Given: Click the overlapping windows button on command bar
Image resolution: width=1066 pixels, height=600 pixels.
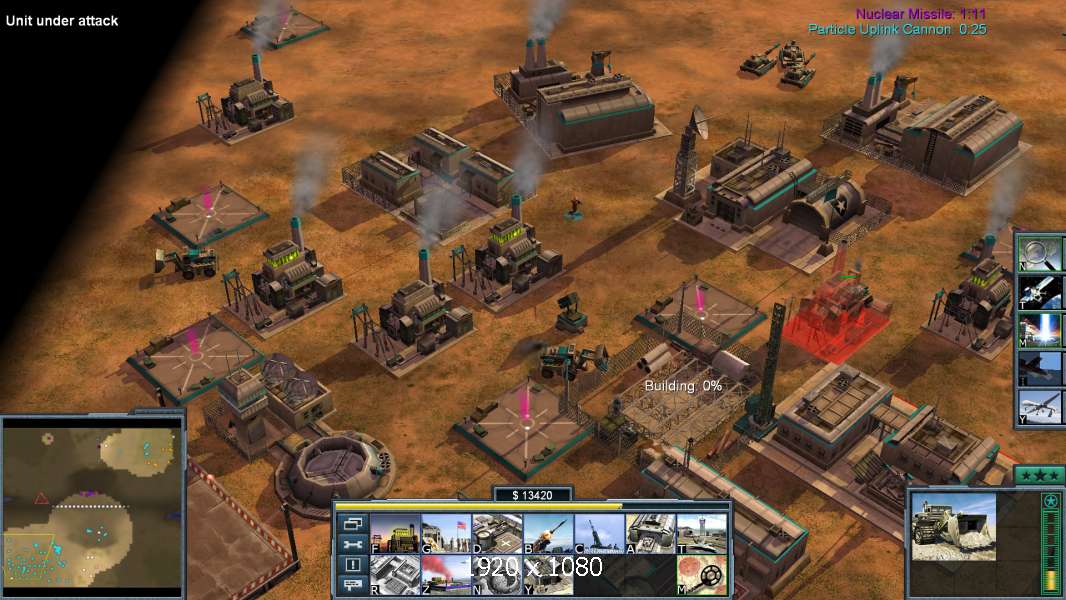Looking at the screenshot, I should (x=352, y=523).
